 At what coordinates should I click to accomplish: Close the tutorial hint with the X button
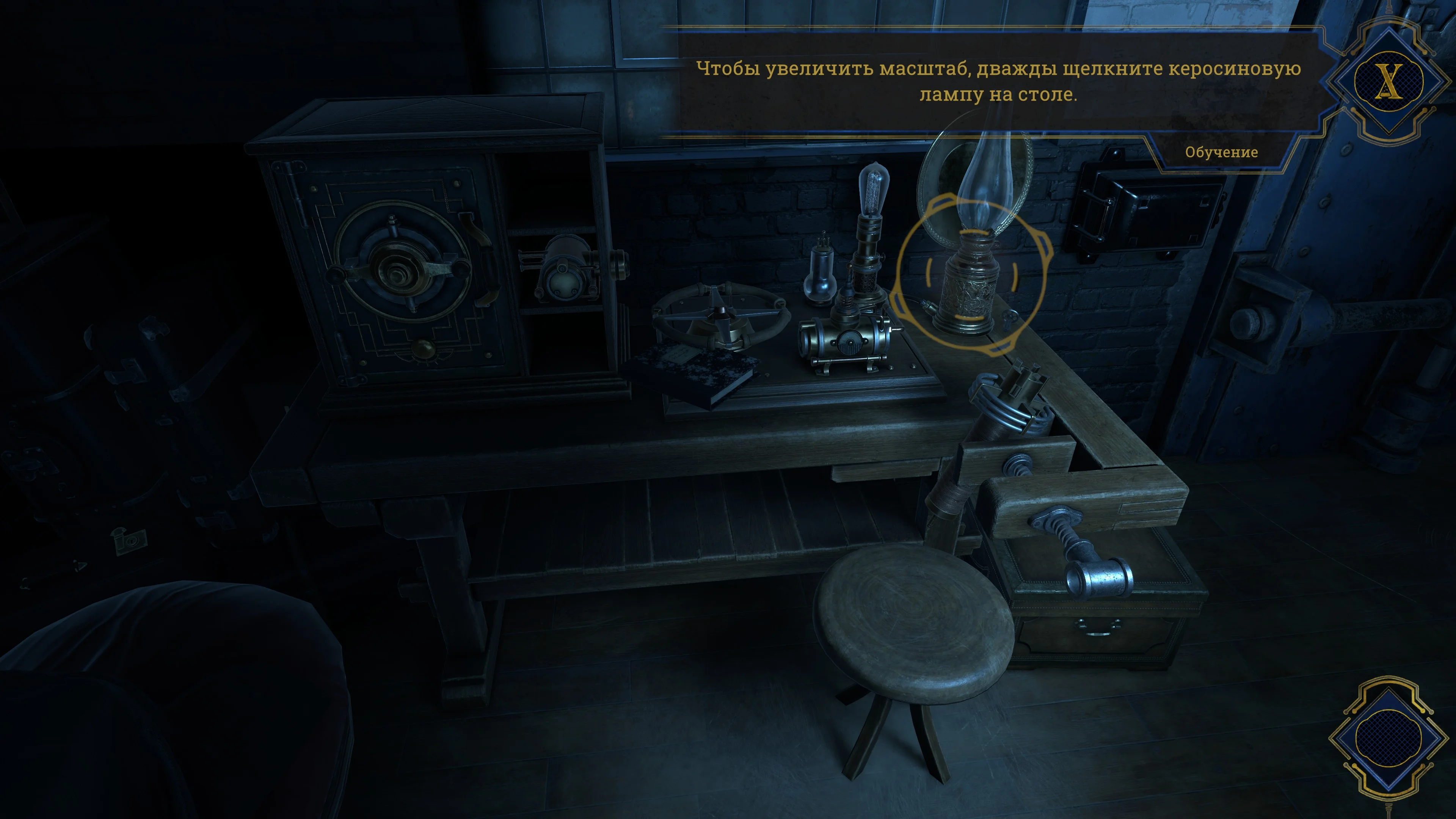[x=1388, y=82]
